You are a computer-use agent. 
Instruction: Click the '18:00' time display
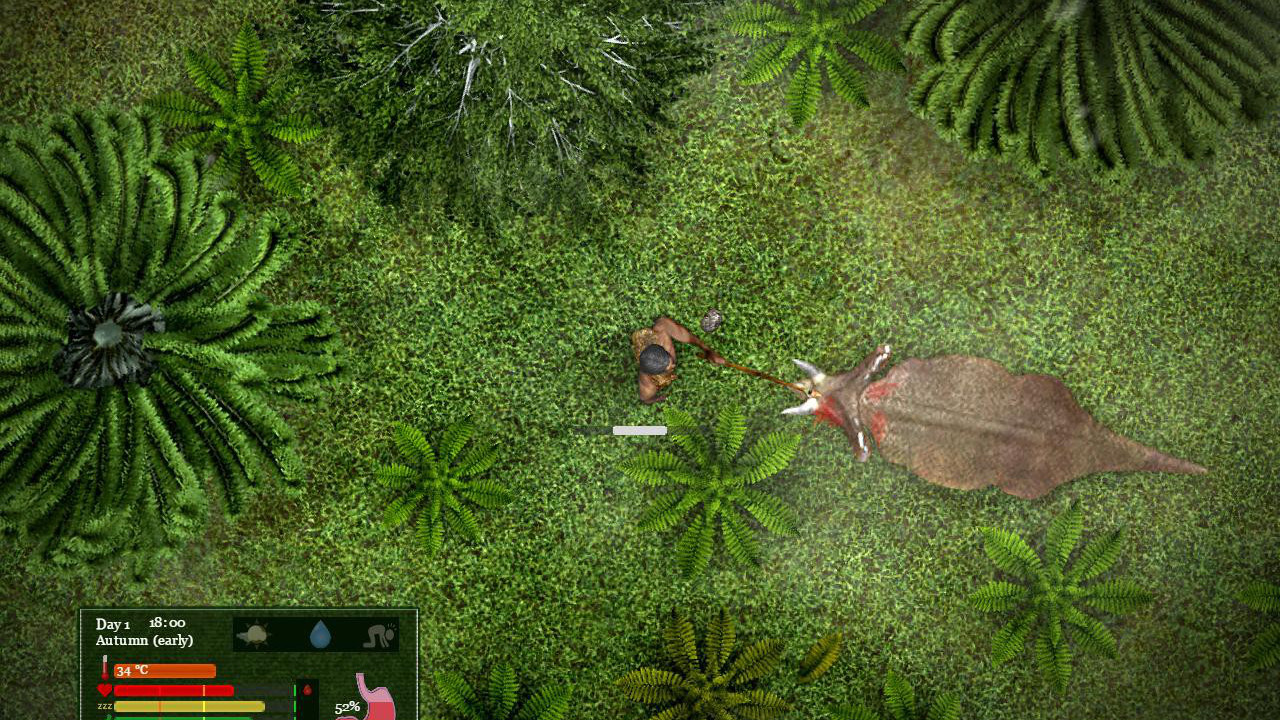pos(167,622)
